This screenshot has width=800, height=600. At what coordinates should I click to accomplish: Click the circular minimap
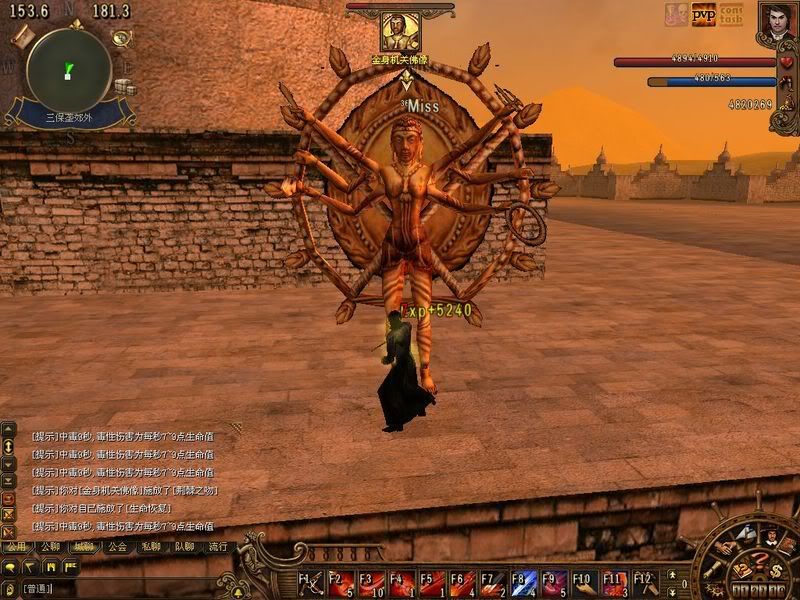click(68, 69)
